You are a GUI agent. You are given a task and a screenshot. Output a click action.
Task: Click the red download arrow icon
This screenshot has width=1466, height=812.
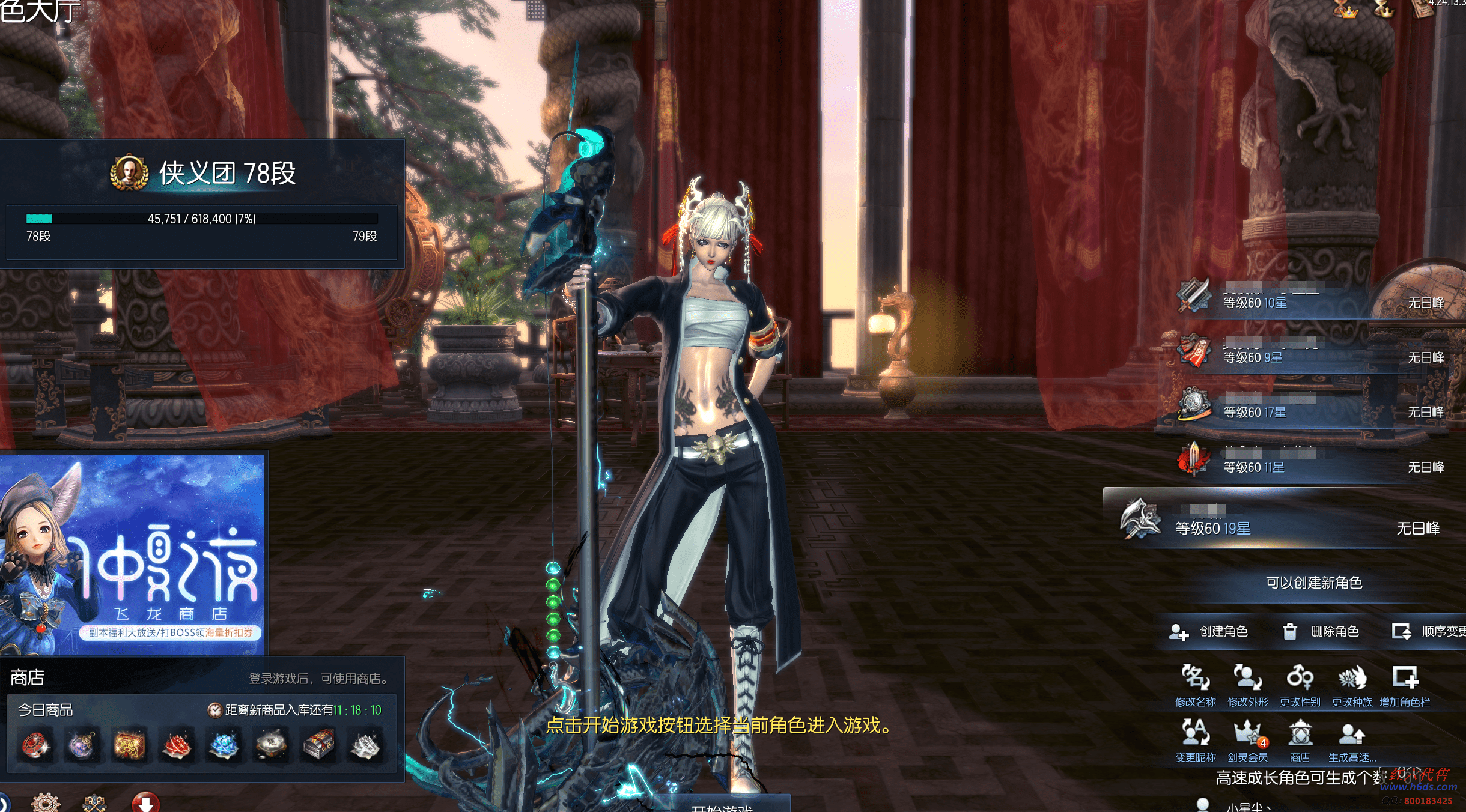[145, 803]
